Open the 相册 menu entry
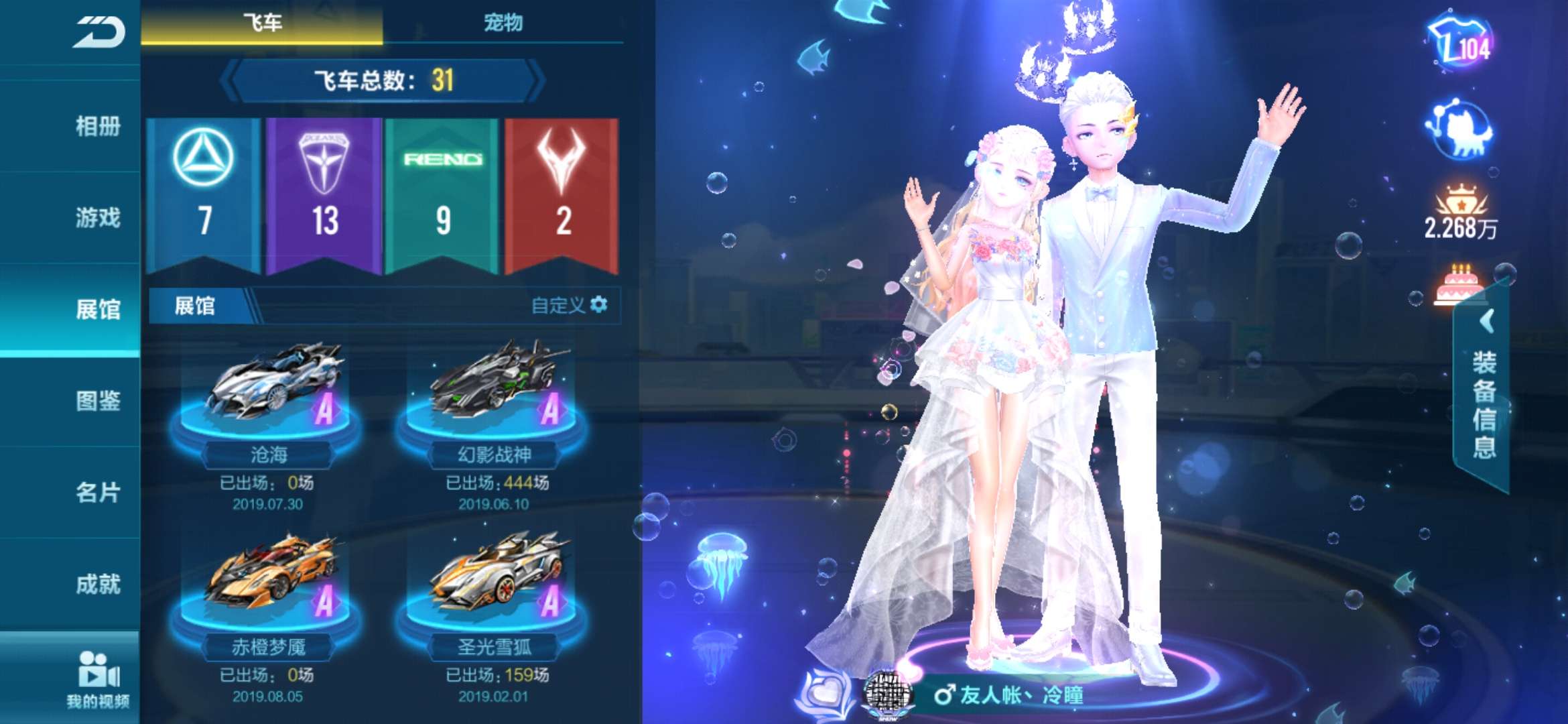Screen dimensions: 1568x724 tap(98, 126)
